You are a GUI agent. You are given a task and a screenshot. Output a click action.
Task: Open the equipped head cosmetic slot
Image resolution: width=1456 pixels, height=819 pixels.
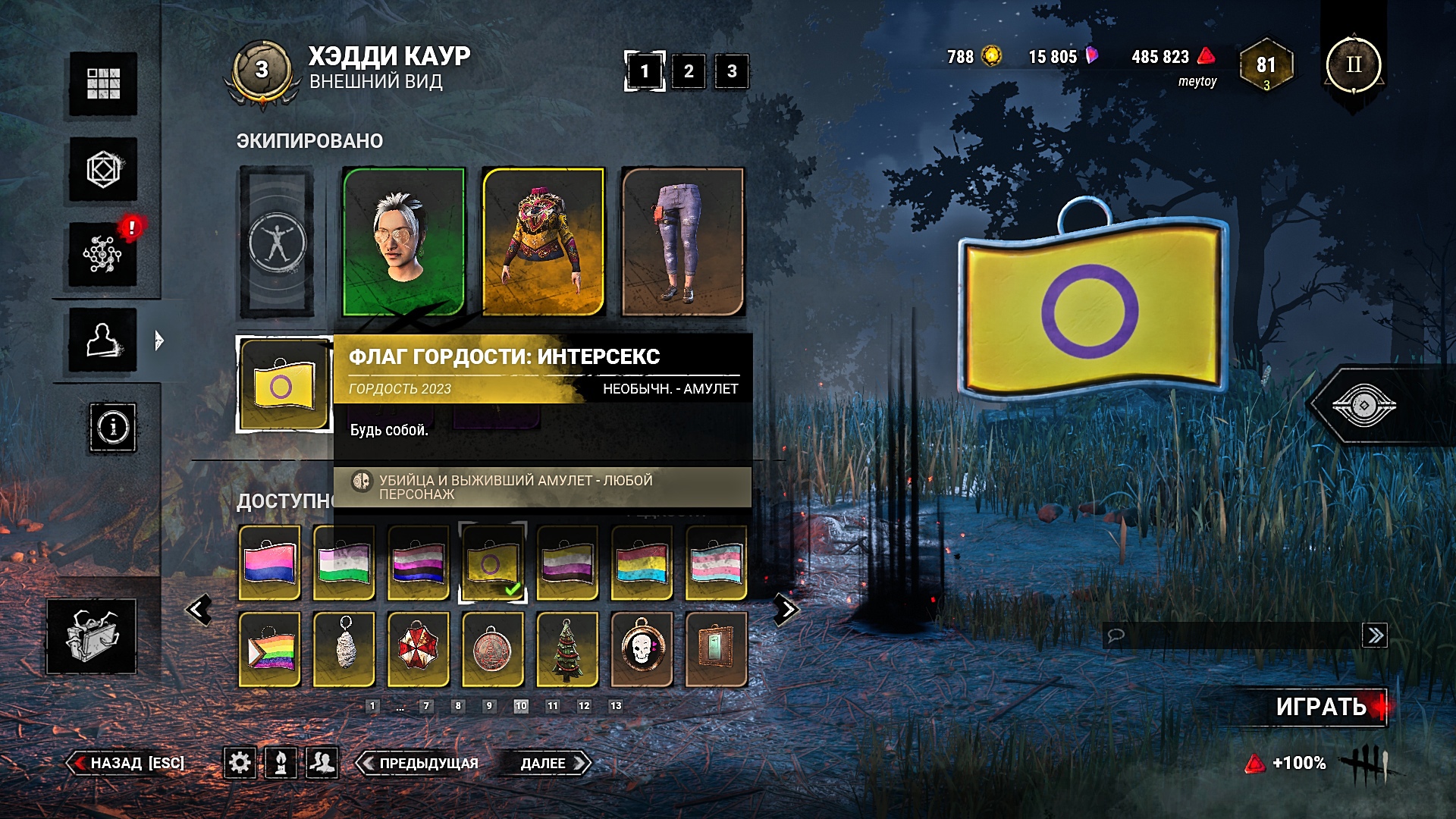[404, 241]
